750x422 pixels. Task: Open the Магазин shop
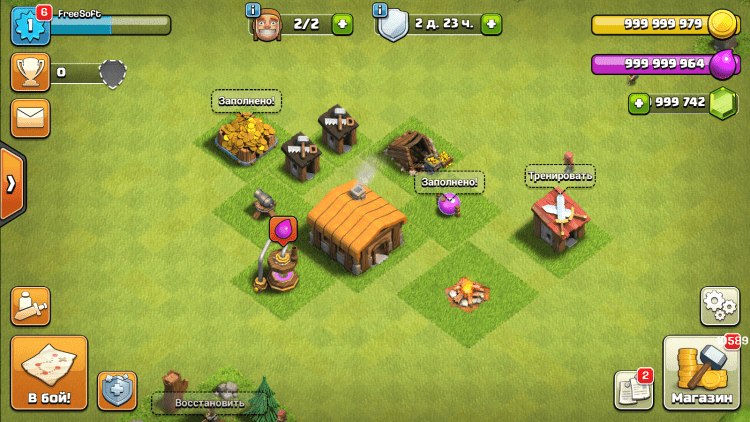(702, 374)
